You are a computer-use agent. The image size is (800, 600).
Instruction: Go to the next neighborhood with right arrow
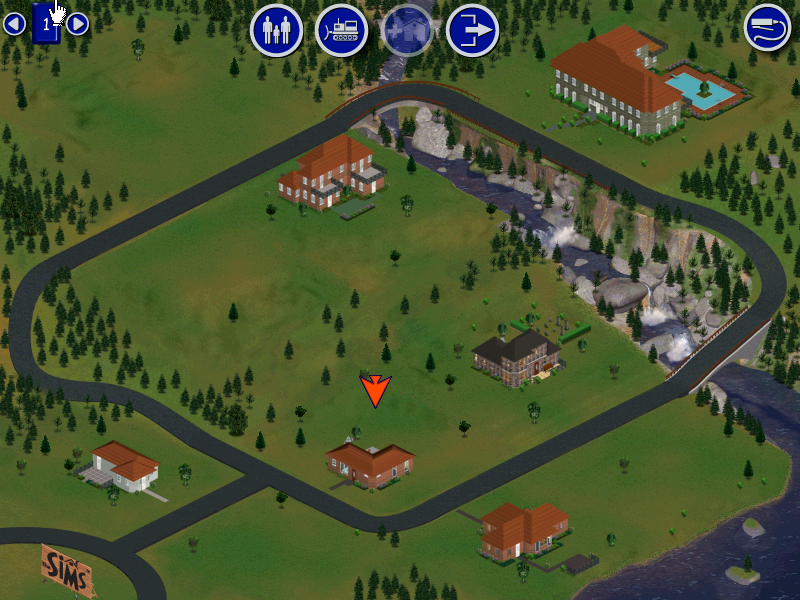coord(78,24)
